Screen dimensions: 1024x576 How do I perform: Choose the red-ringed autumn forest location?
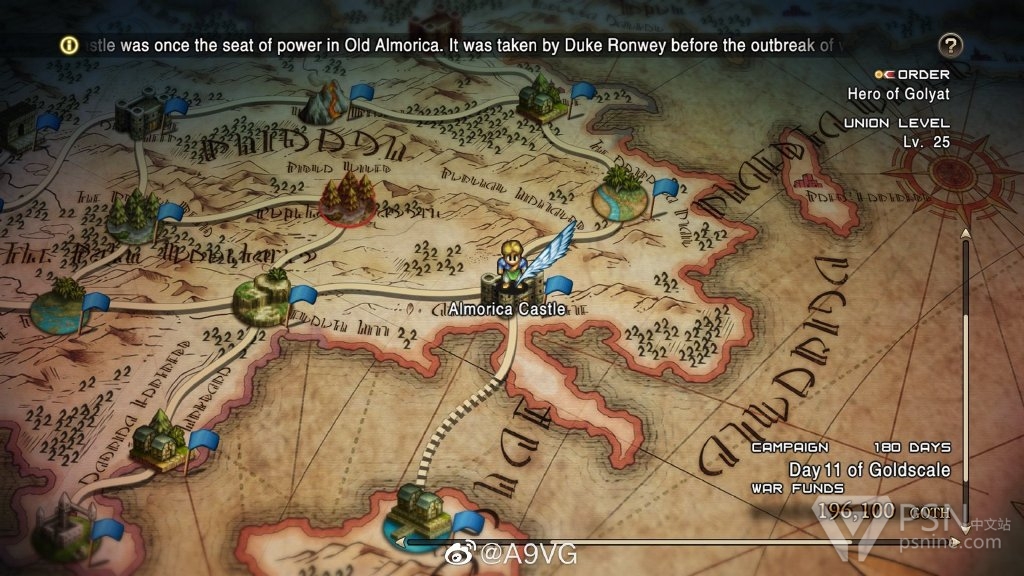point(345,194)
